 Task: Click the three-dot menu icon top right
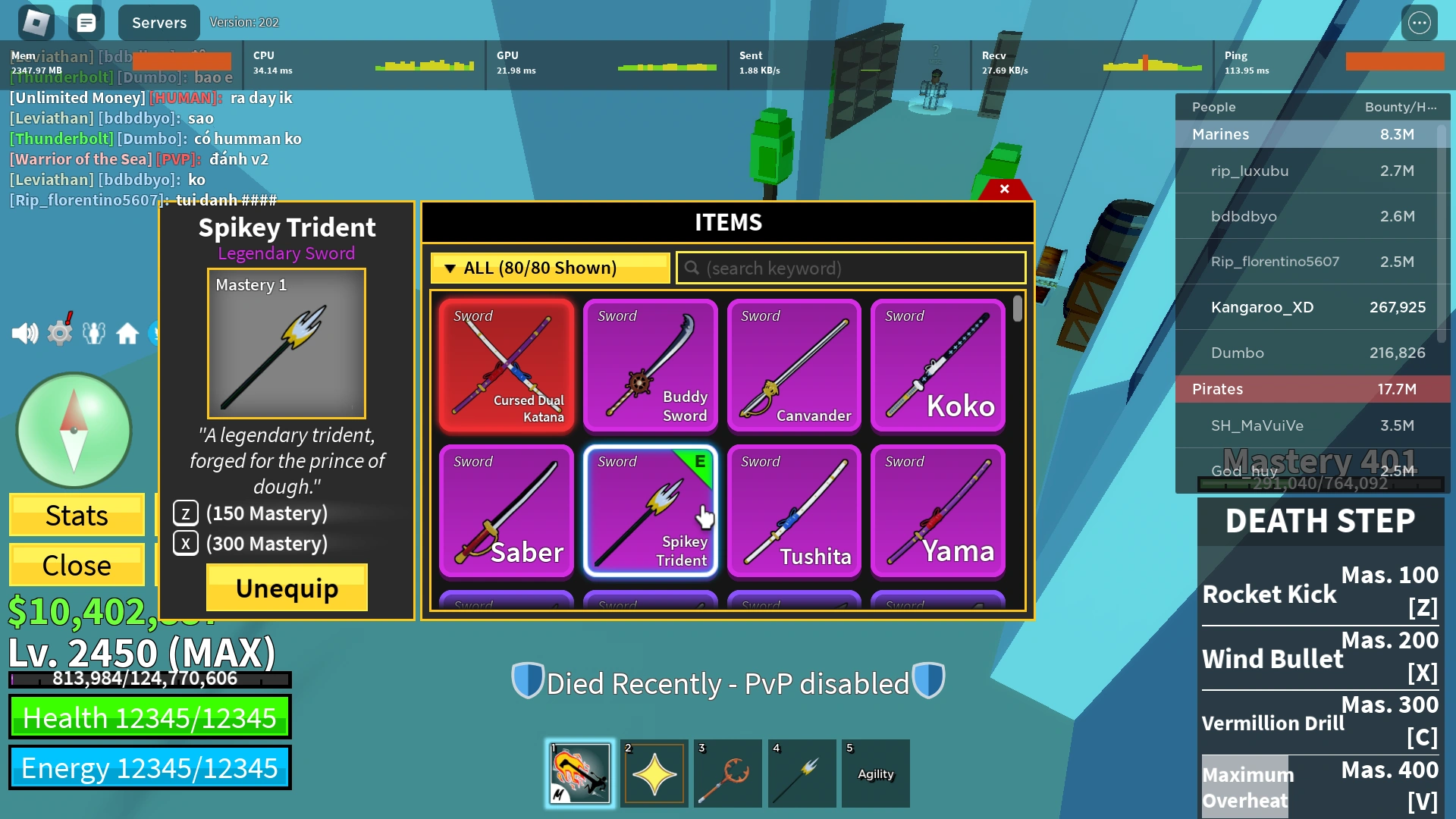[1421, 22]
